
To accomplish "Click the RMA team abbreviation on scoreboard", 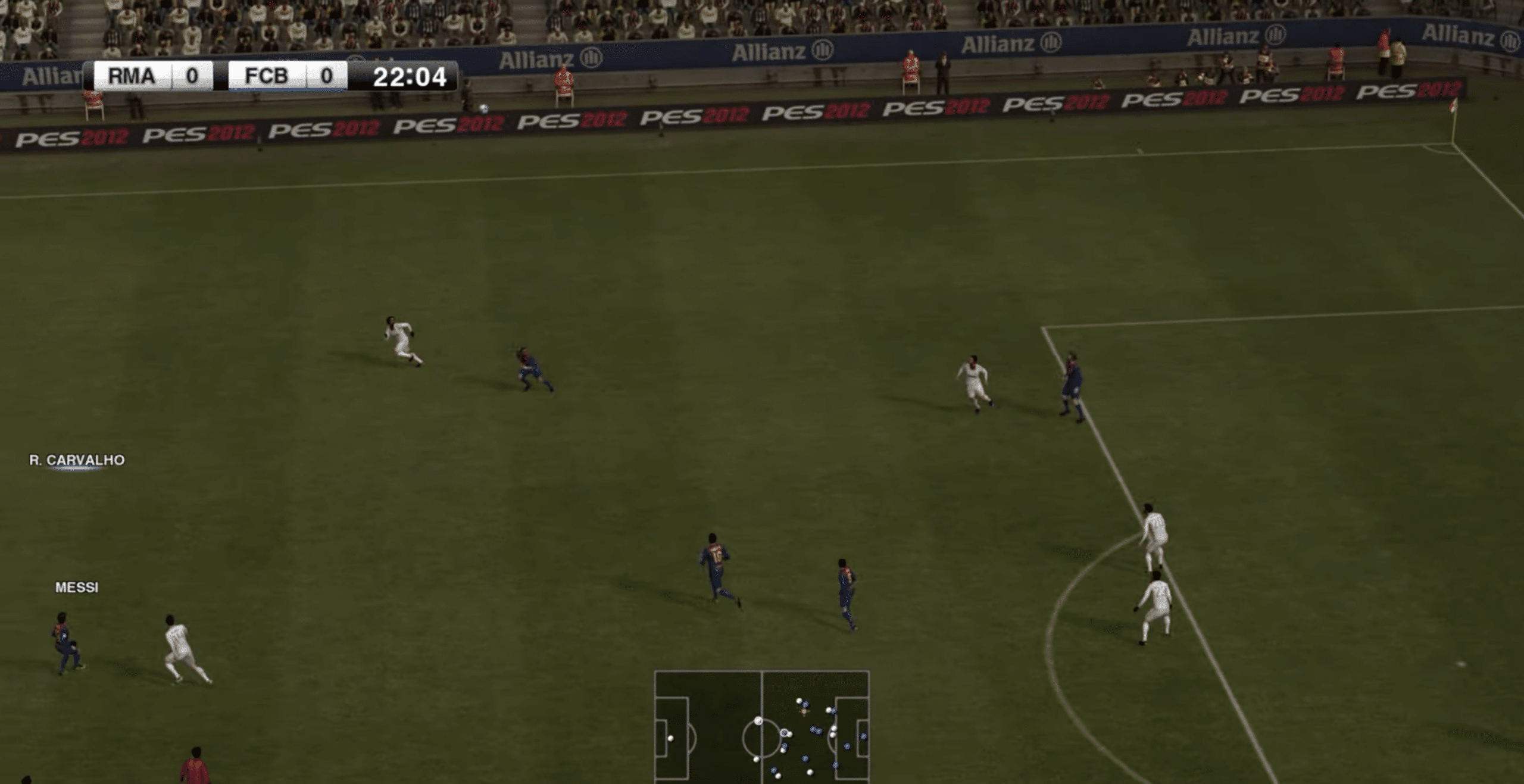I will (132, 75).
